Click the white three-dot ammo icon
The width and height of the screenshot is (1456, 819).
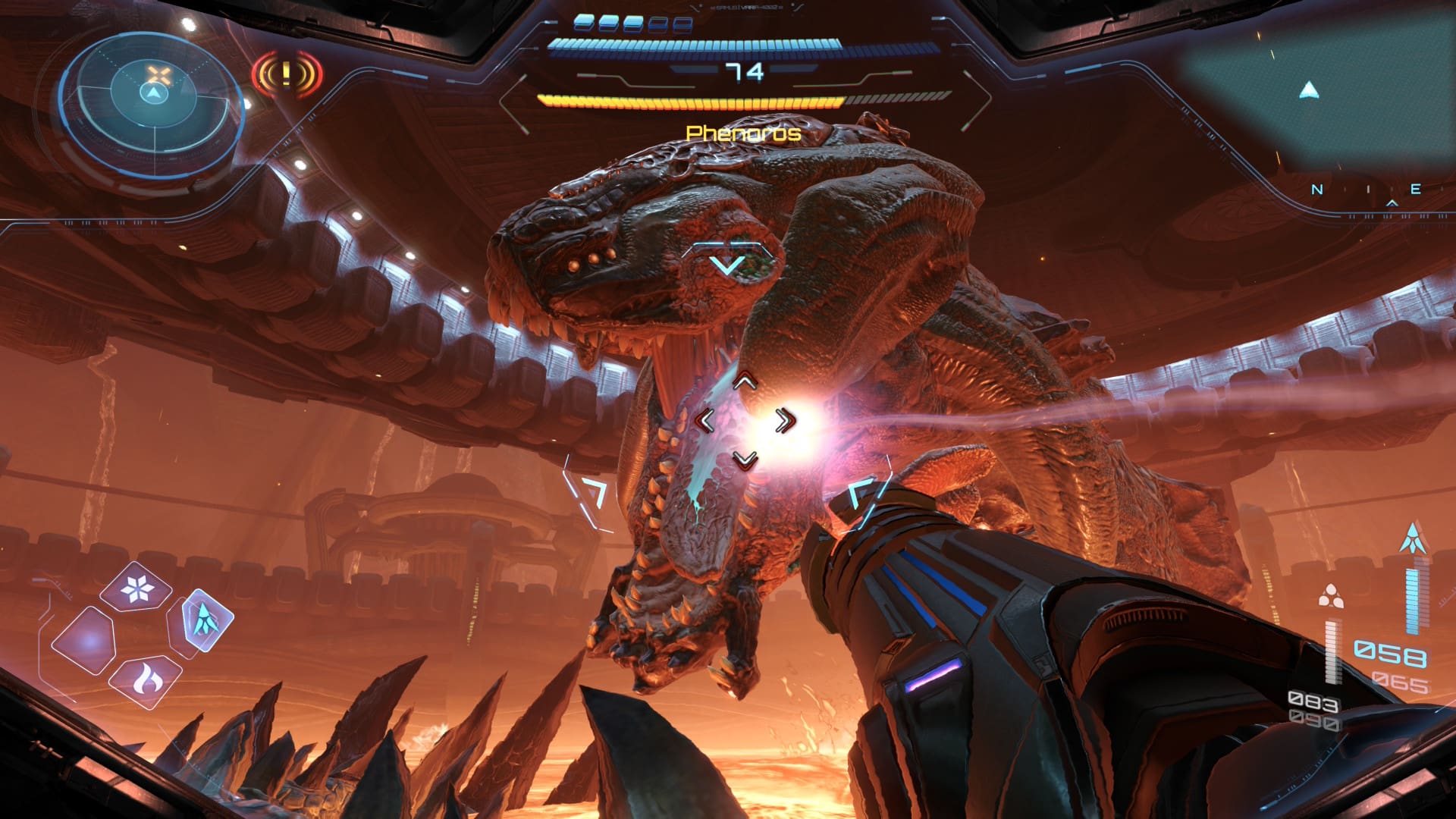(x=1330, y=596)
